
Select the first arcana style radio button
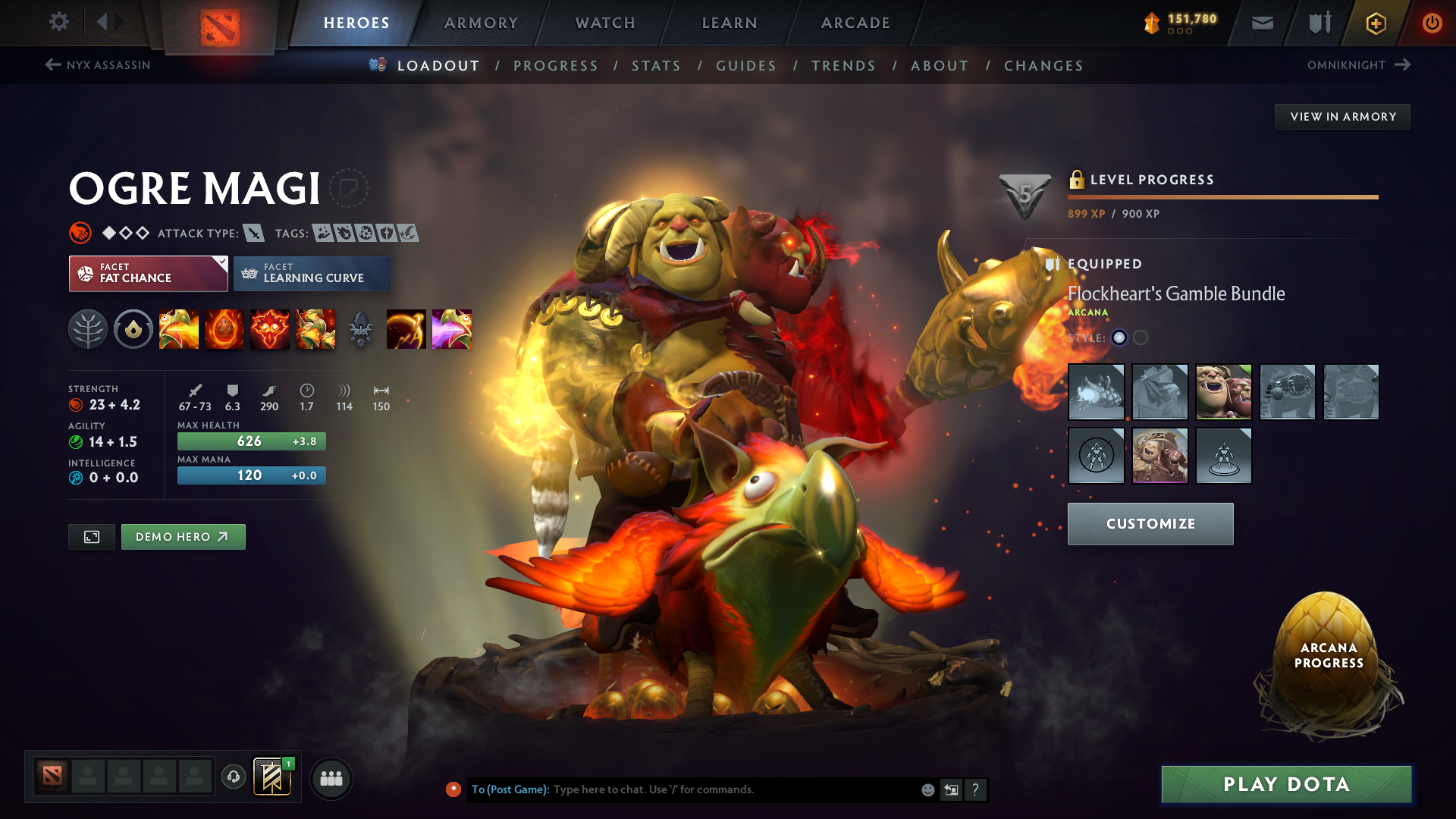1119,338
